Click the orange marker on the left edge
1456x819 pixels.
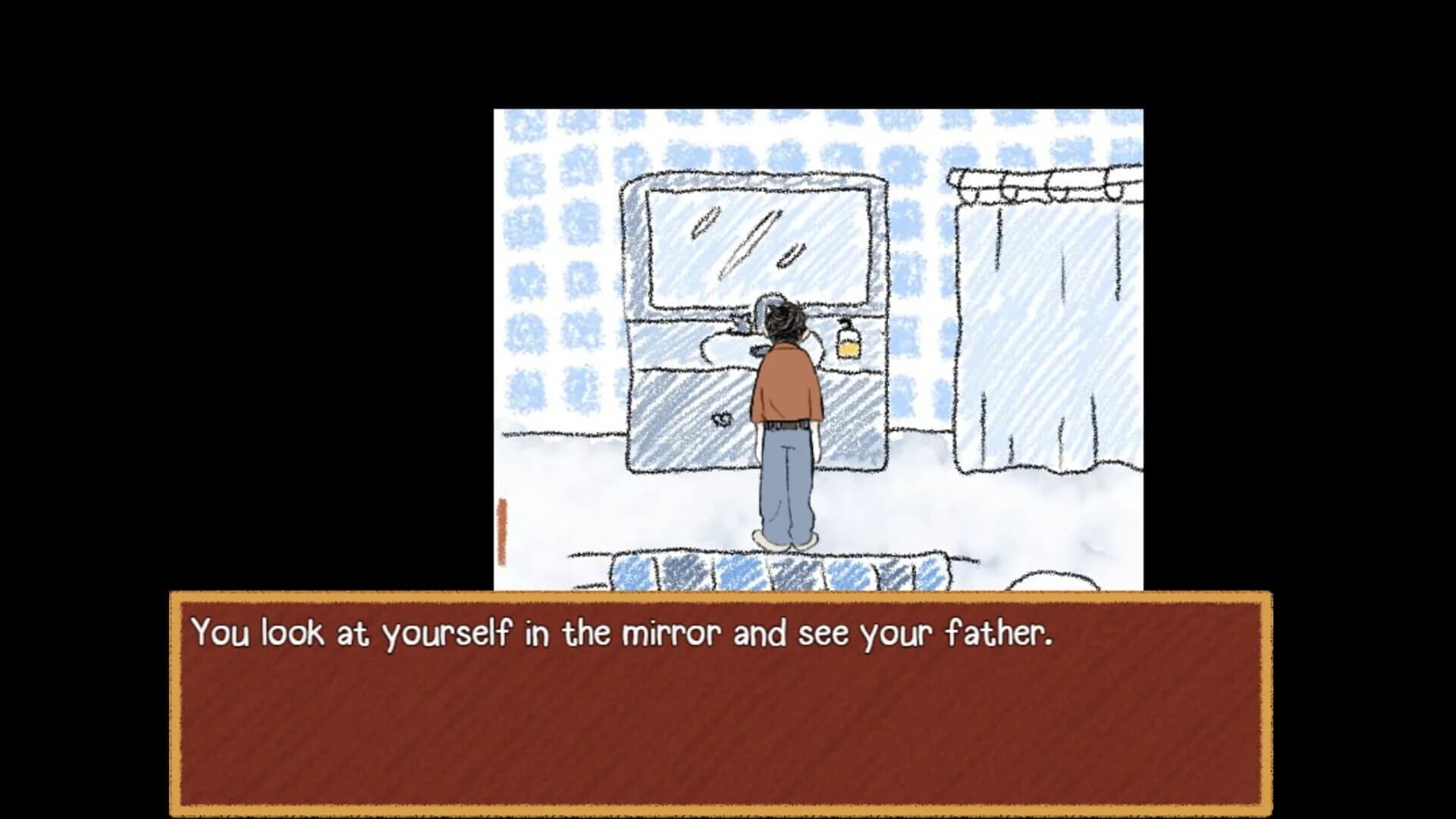tap(503, 531)
